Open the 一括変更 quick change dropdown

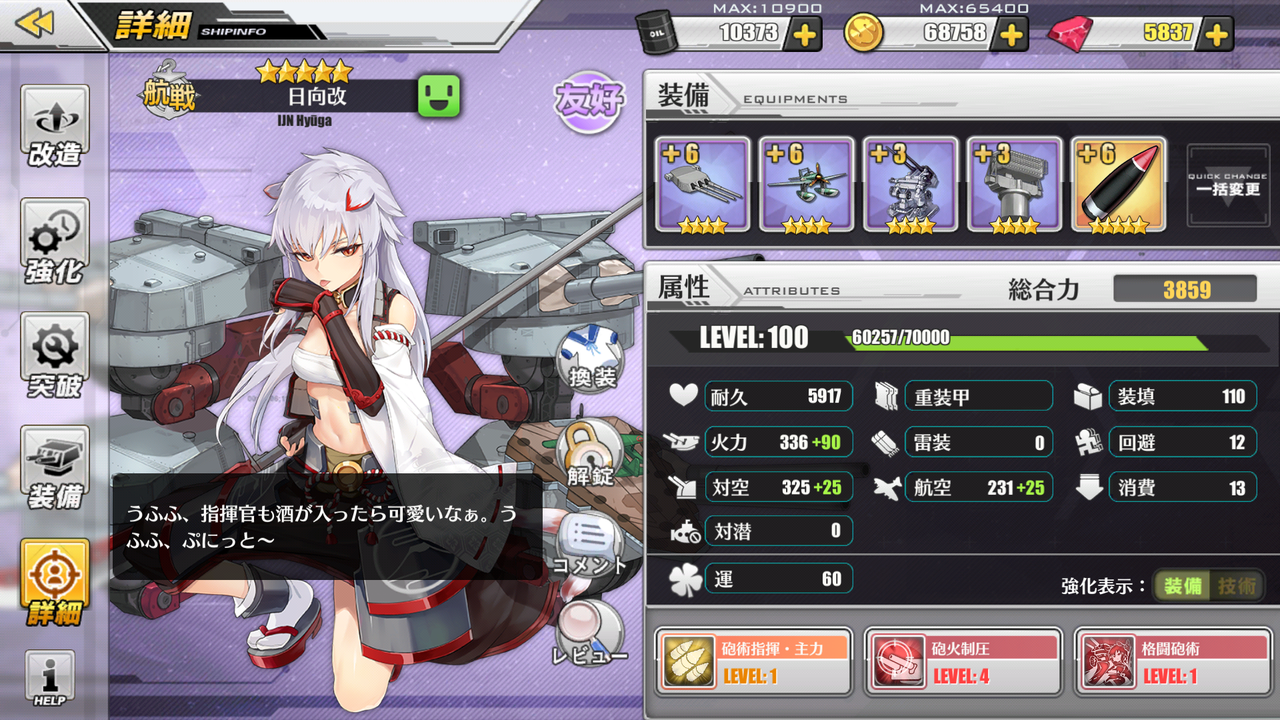(x=1227, y=185)
